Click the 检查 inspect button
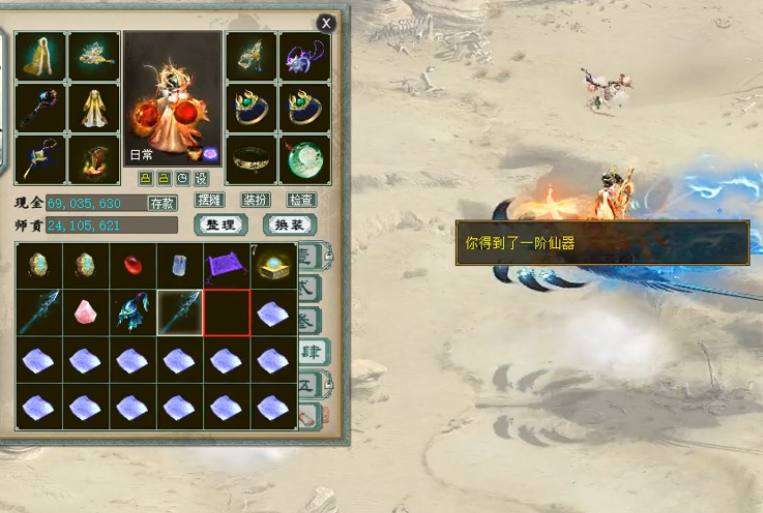The height and width of the screenshot is (513, 763). point(301,200)
